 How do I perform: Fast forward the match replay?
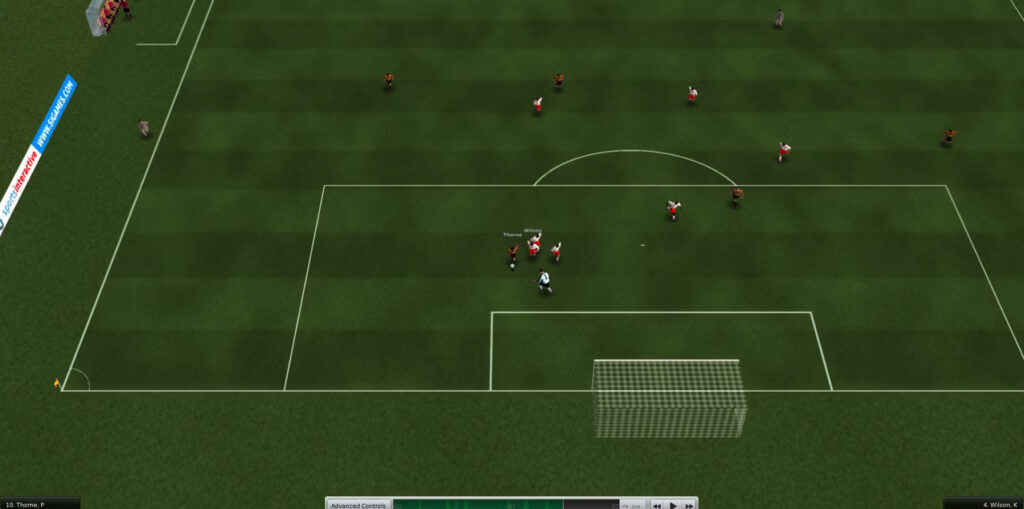point(689,505)
